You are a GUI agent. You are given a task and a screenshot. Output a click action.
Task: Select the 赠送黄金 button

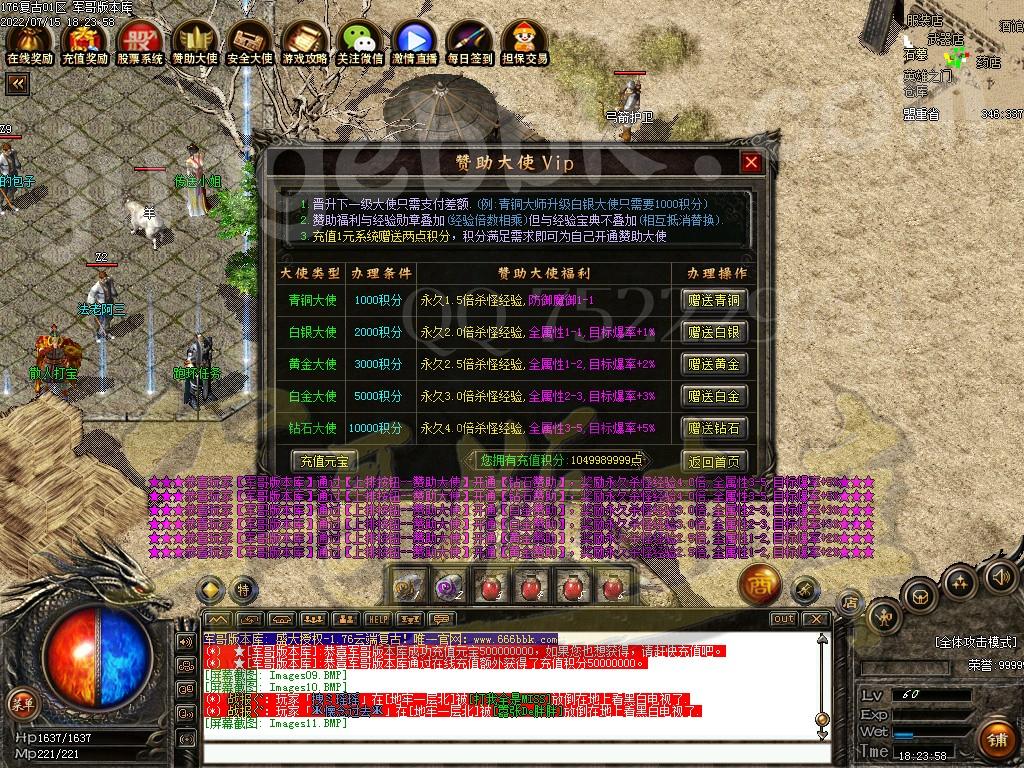click(x=714, y=364)
